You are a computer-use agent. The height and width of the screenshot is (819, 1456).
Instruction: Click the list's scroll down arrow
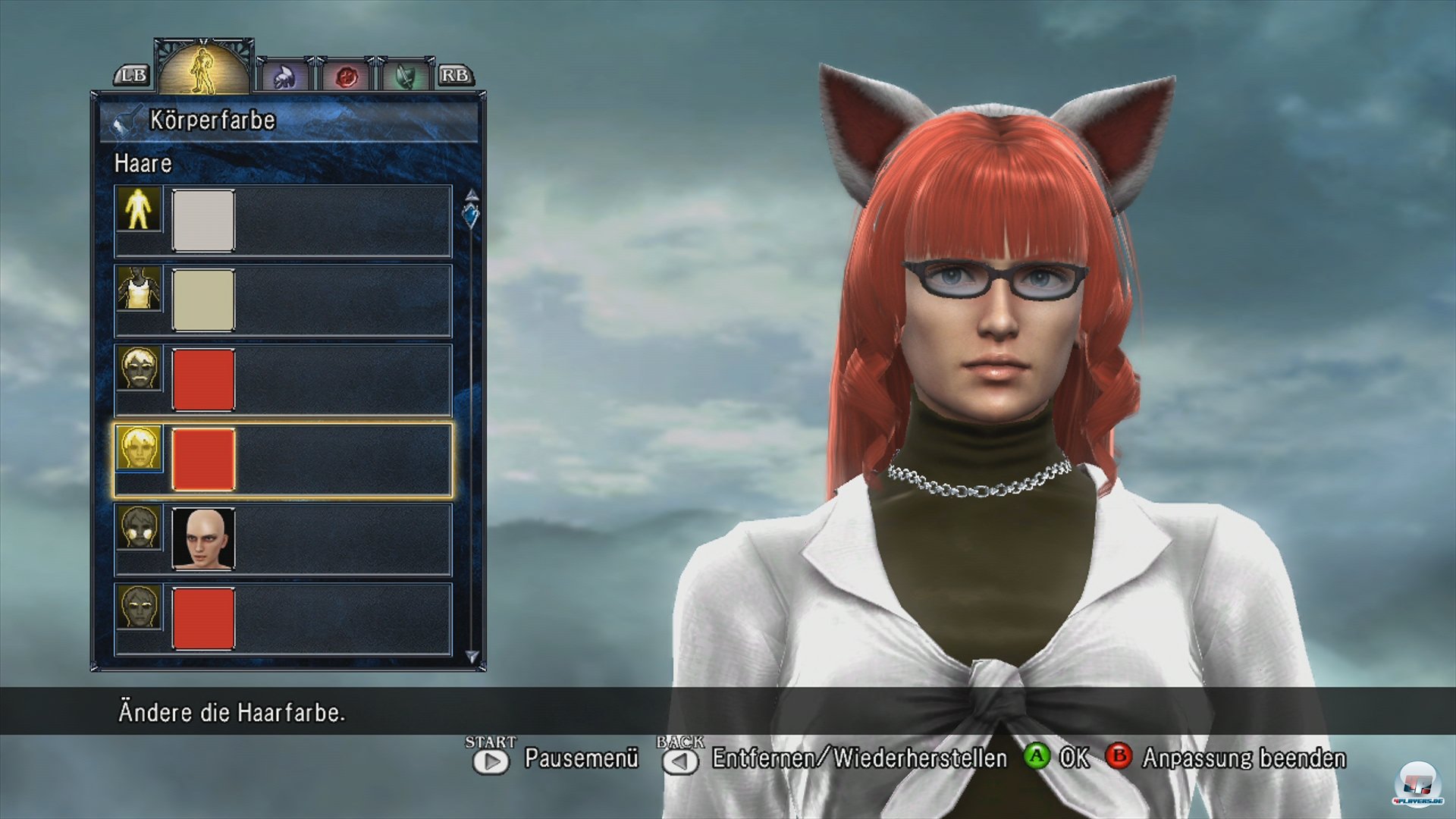coord(472,656)
